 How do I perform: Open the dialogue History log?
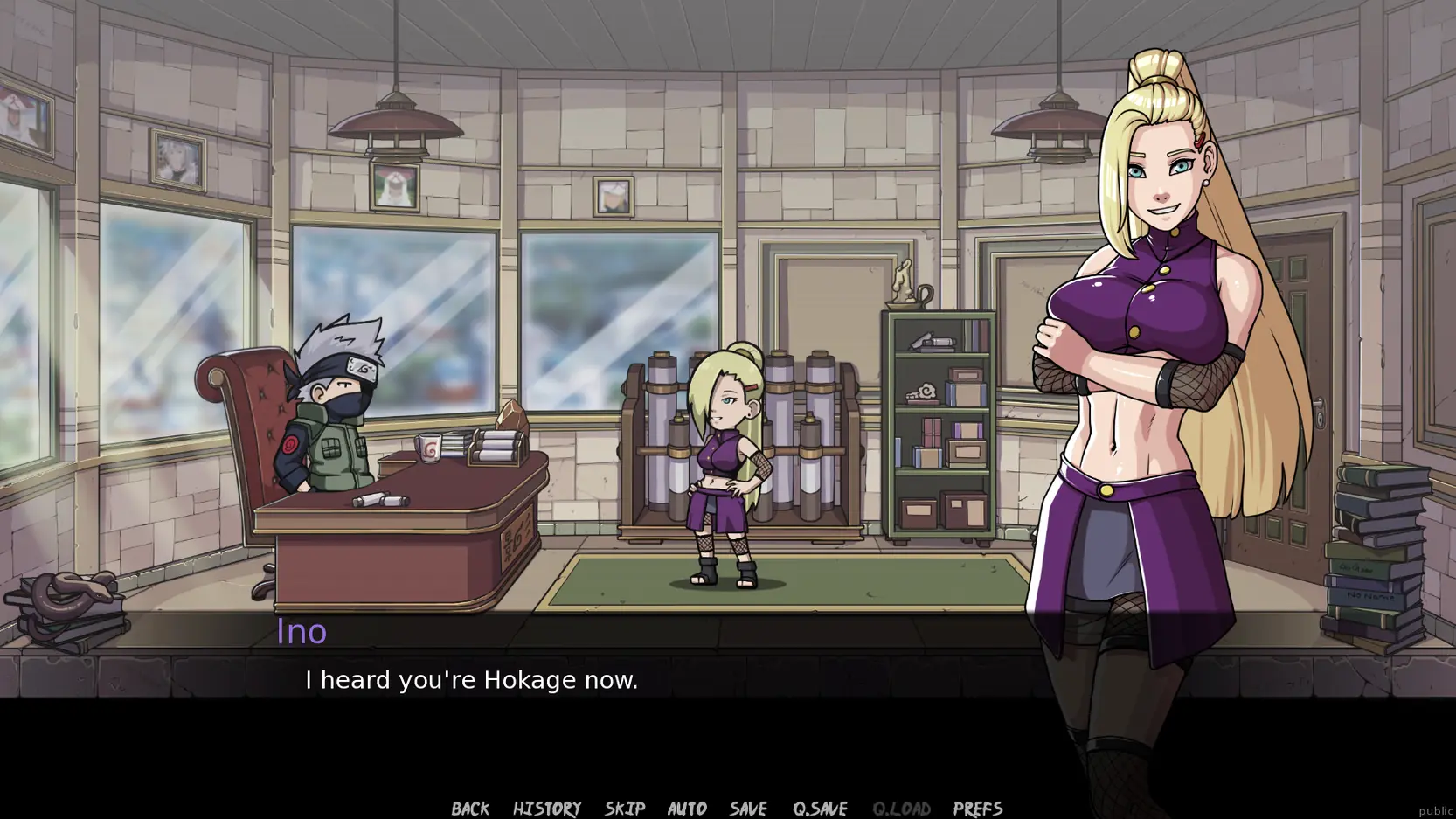546,808
